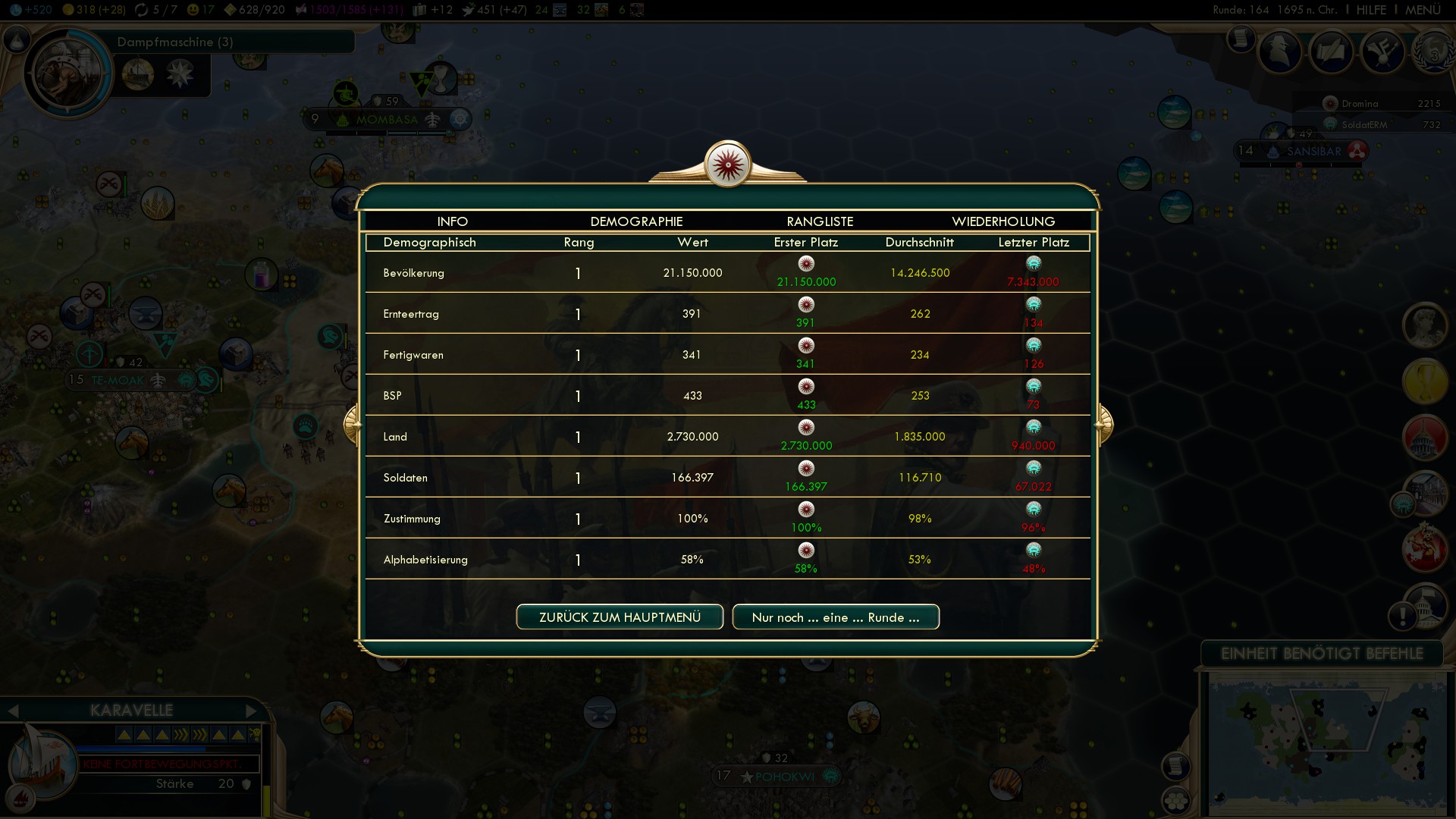The height and width of the screenshot is (819, 1456).
Task: Cycle to next unit with right arrow
Action: tap(252, 711)
